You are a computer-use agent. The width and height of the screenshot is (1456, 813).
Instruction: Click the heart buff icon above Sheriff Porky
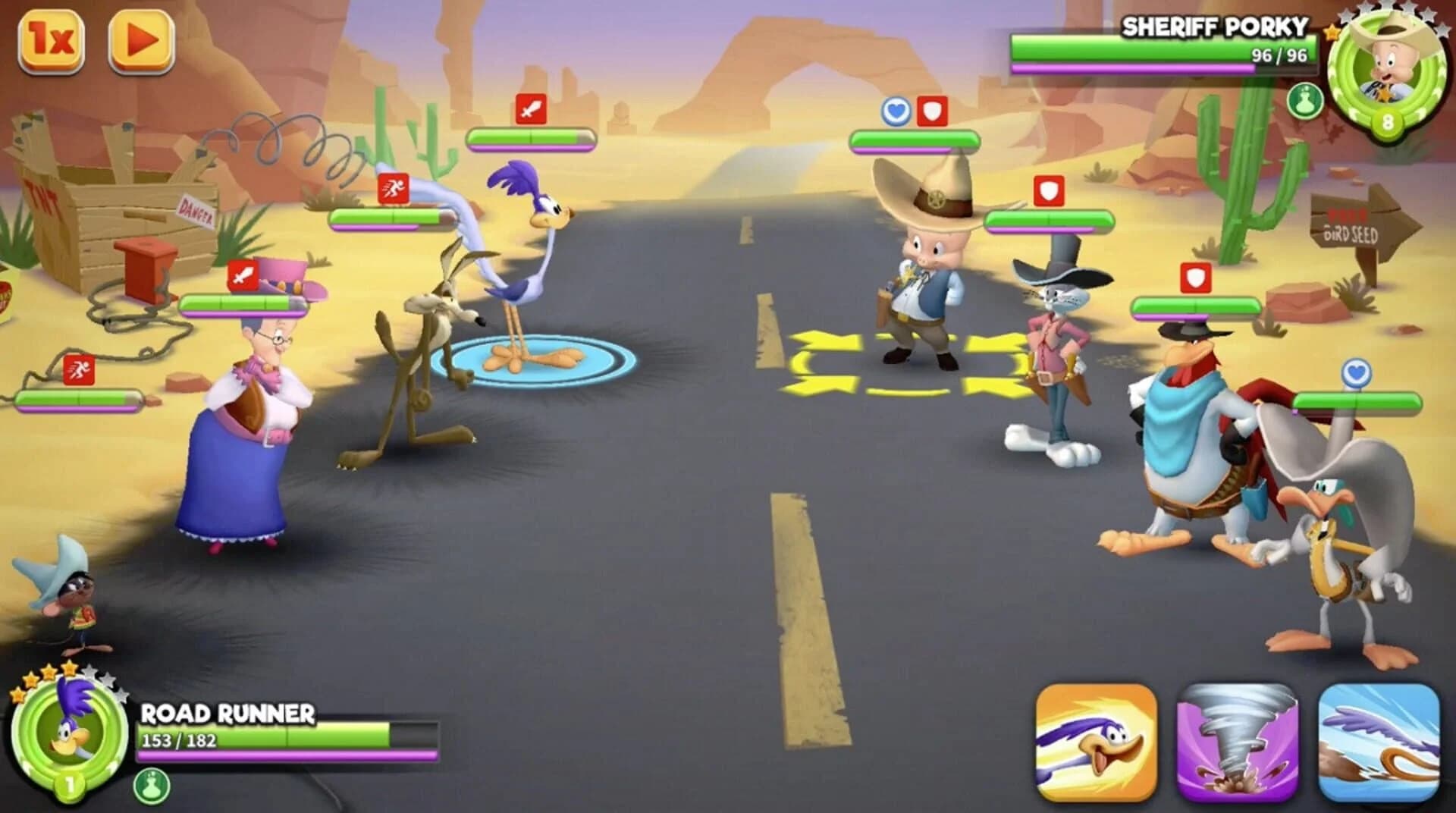tap(895, 110)
